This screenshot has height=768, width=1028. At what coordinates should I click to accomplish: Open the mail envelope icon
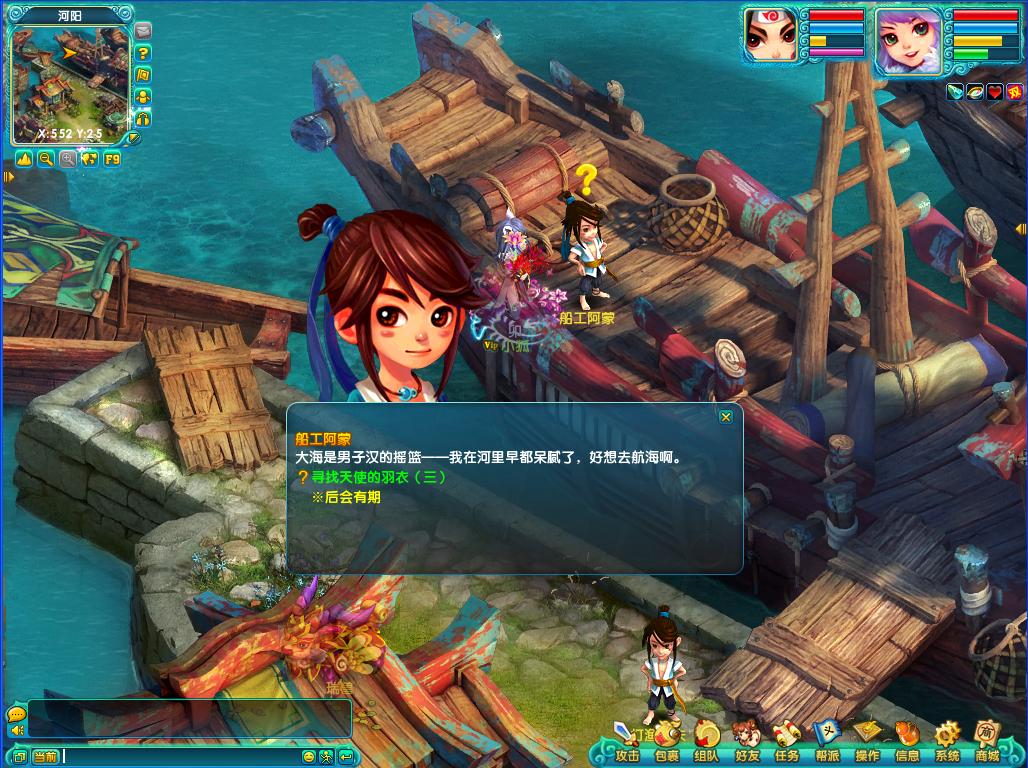tap(143, 30)
